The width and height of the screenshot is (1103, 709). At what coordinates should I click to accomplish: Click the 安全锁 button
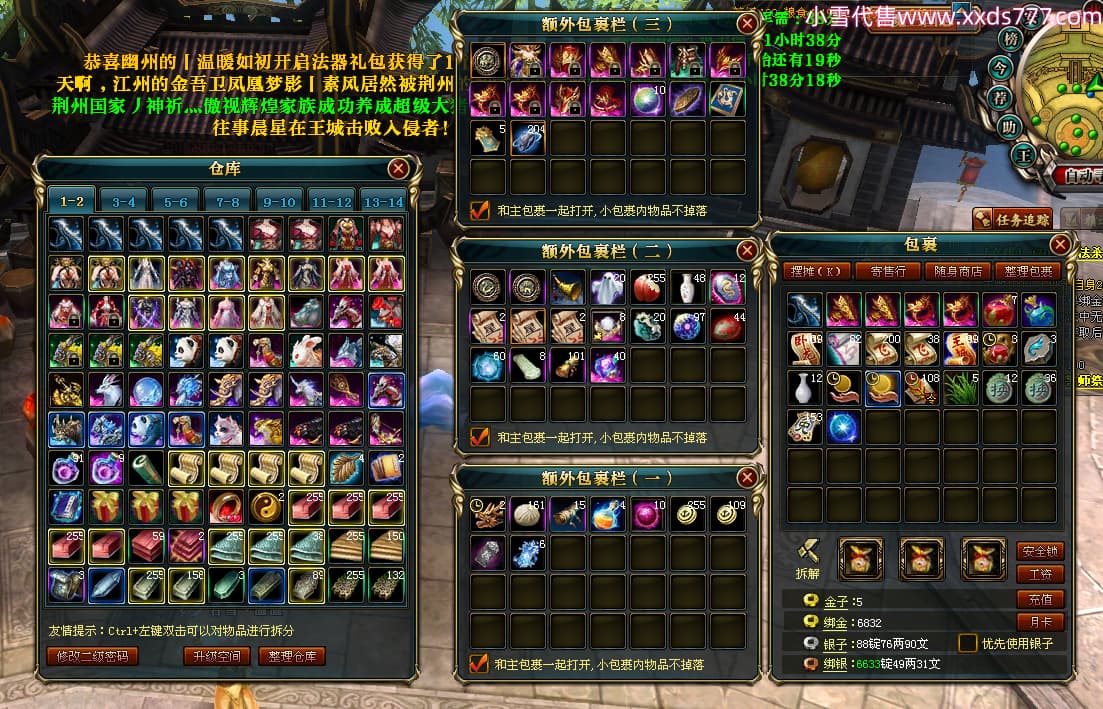(x=1040, y=551)
